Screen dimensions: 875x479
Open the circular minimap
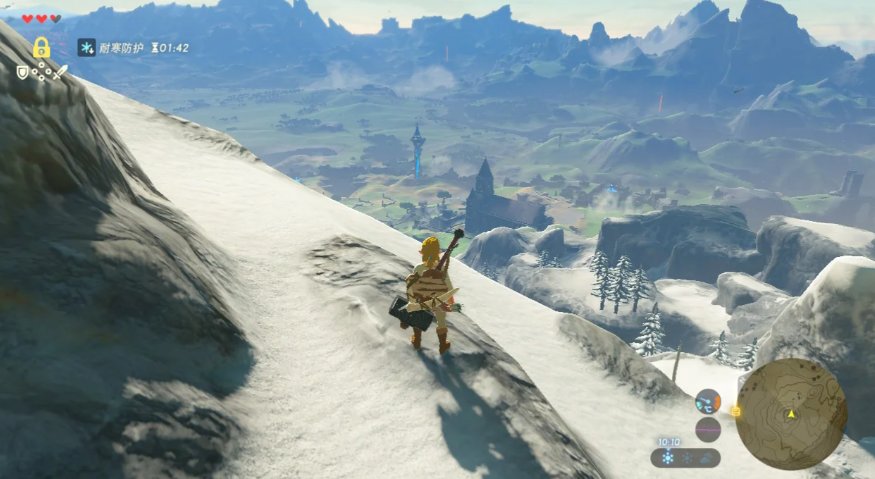point(791,413)
